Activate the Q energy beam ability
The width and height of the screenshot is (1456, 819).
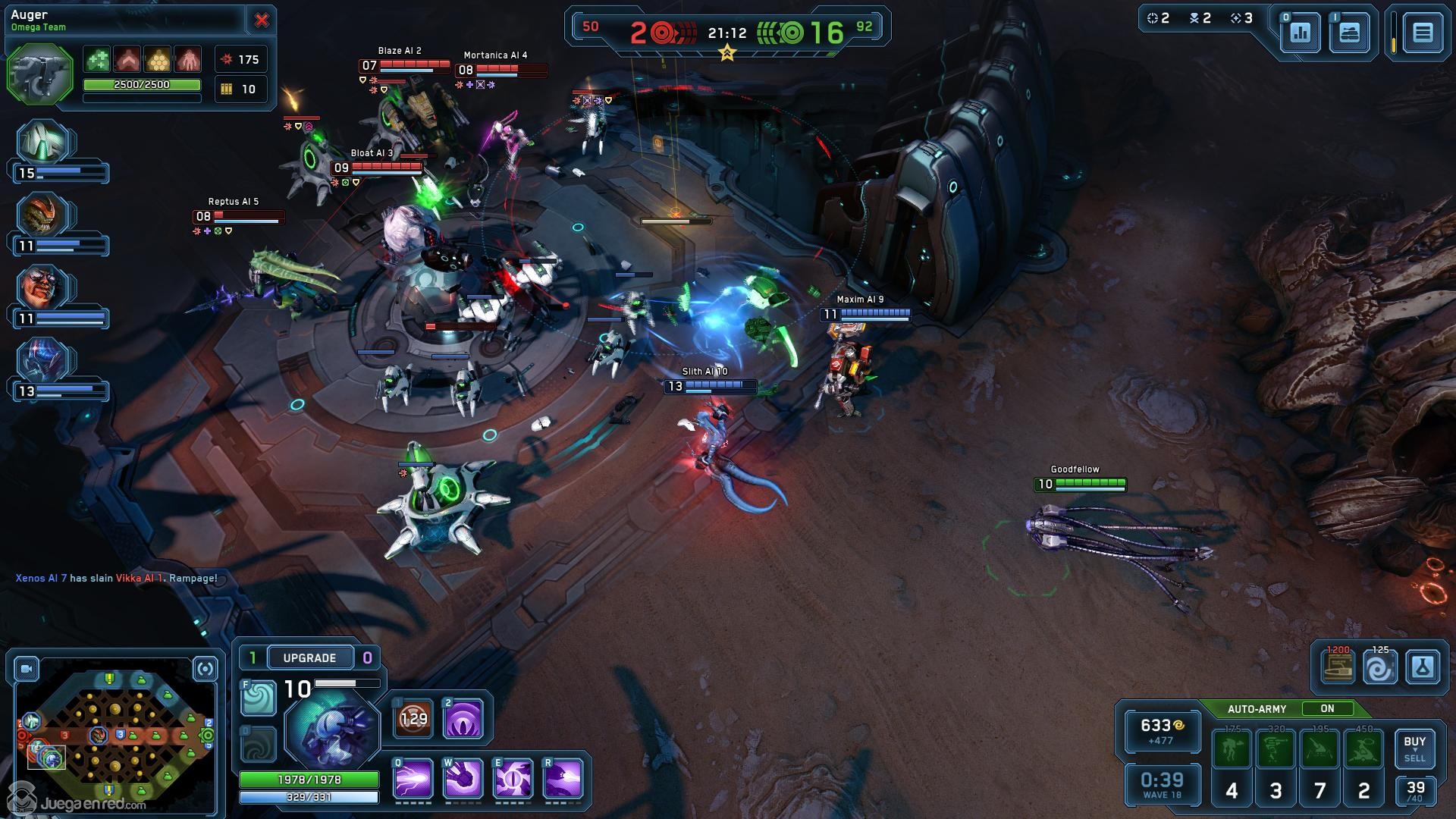click(413, 779)
